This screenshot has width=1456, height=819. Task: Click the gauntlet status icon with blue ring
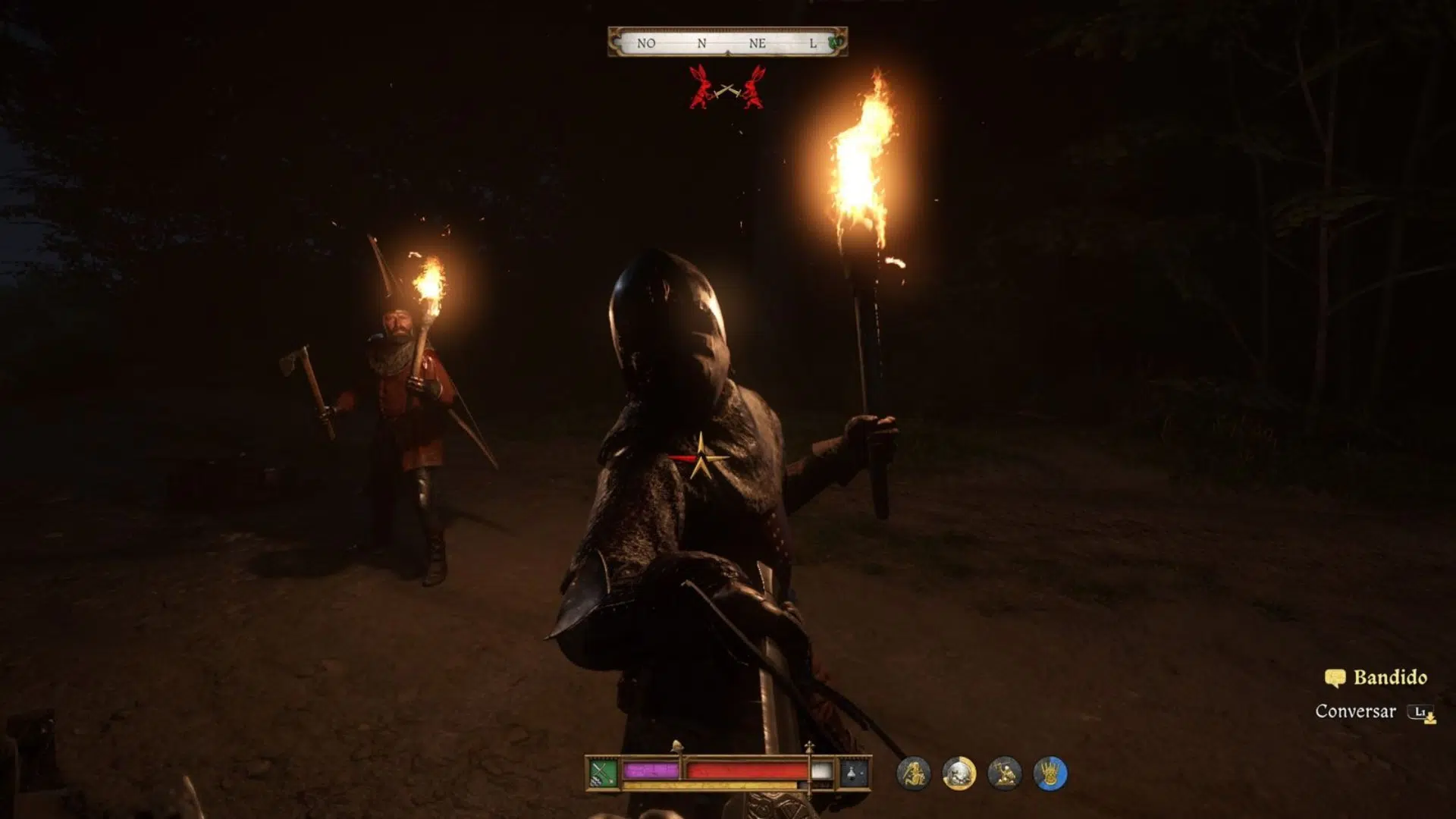pos(1050,773)
